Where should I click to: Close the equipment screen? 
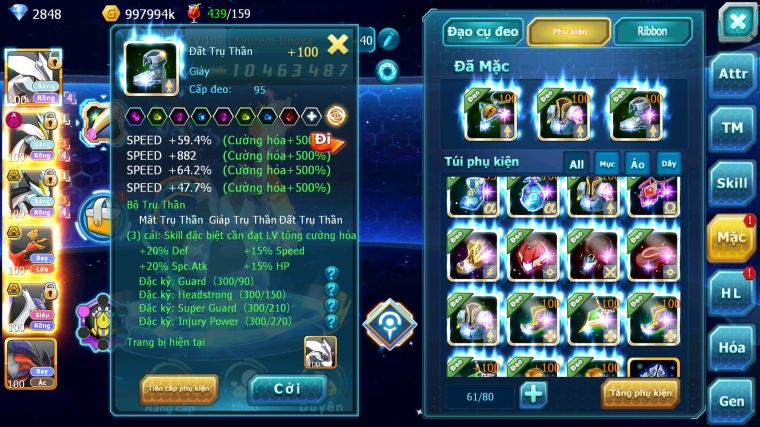point(737,21)
